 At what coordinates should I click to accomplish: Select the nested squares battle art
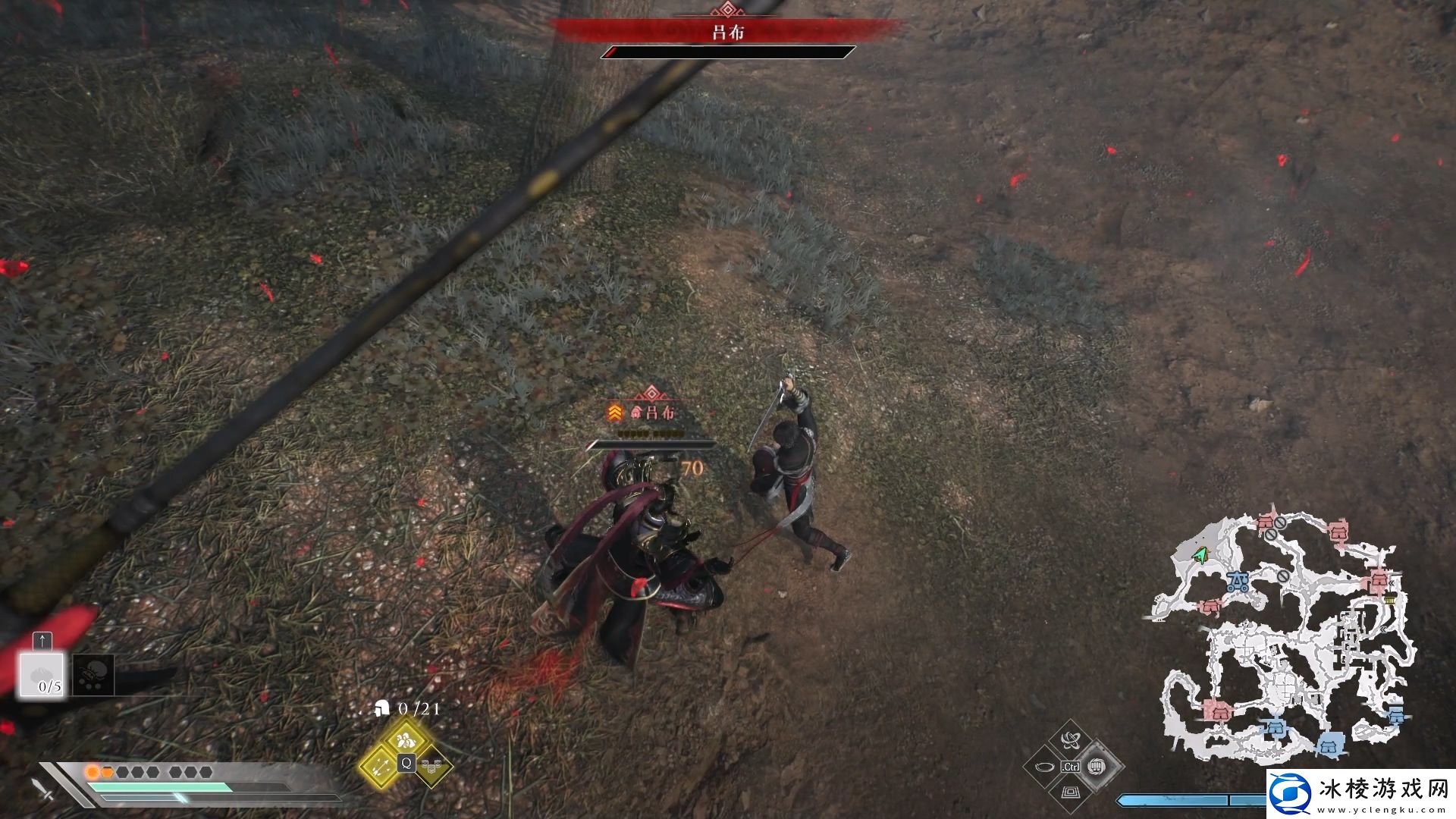point(1070,792)
